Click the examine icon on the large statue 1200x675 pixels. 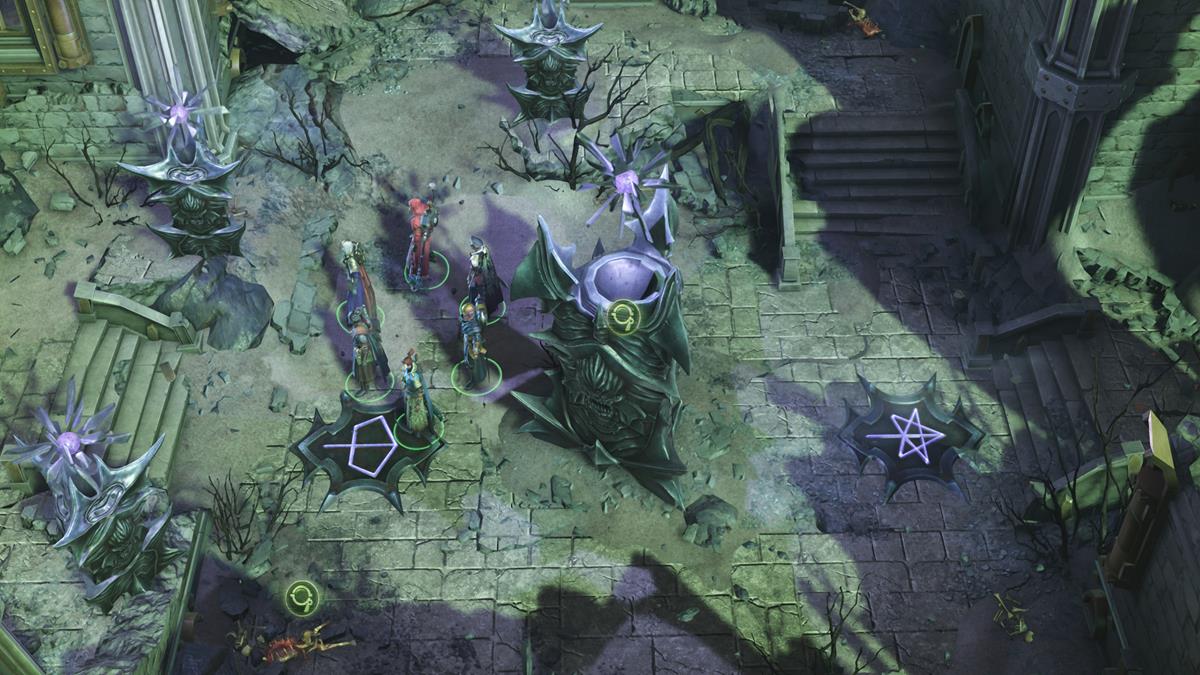624,317
